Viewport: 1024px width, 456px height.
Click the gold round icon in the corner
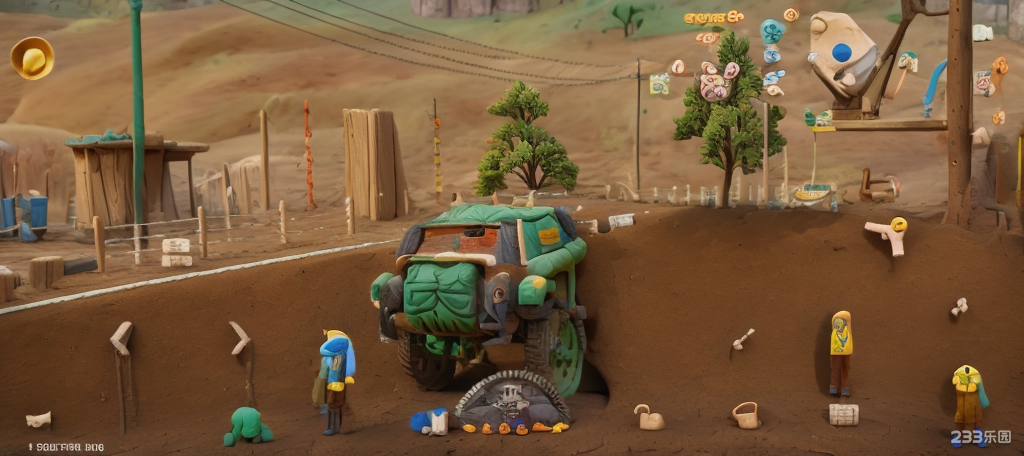pyautogui.click(x=32, y=58)
